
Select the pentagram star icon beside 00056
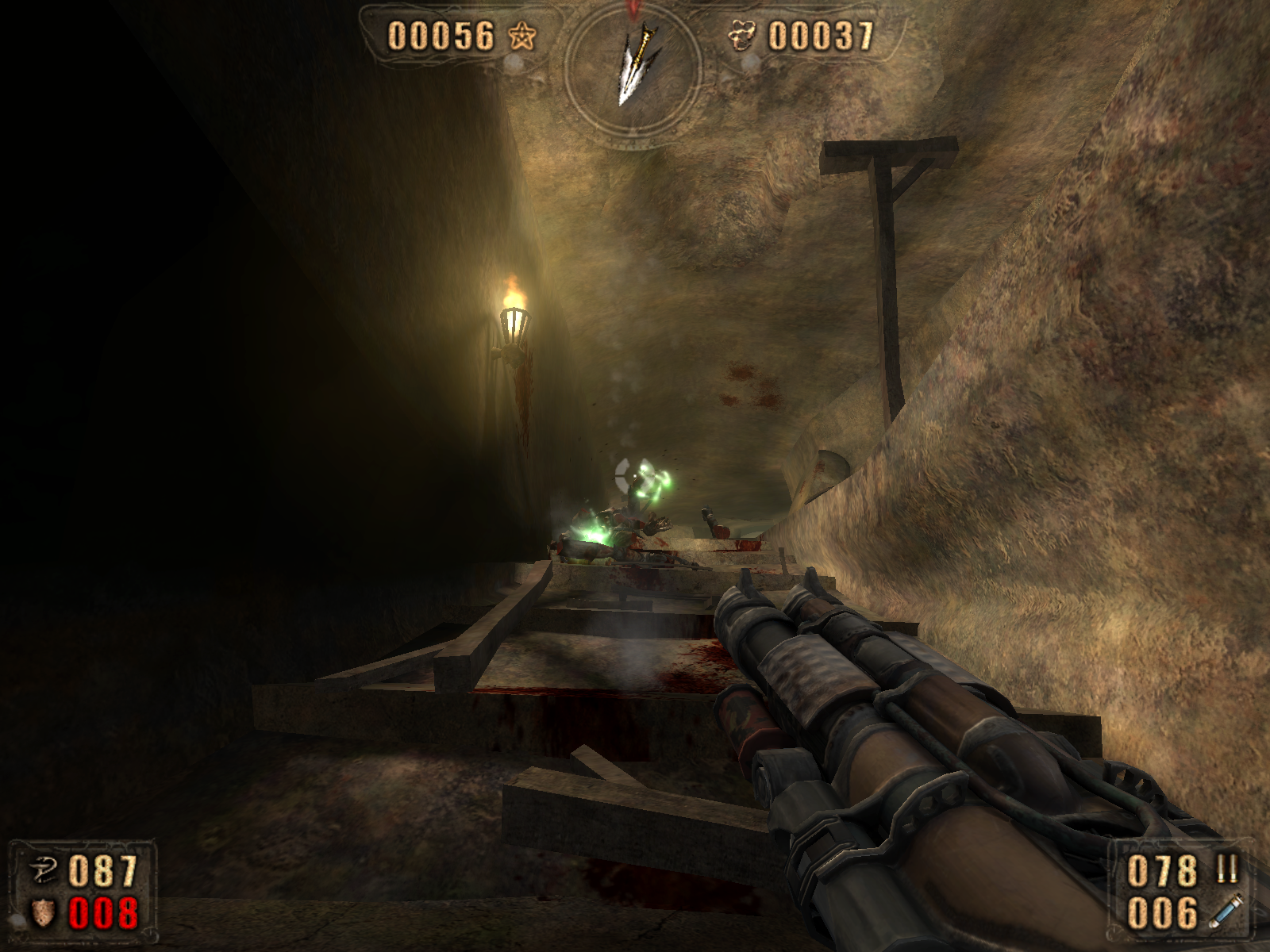point(521,36)
